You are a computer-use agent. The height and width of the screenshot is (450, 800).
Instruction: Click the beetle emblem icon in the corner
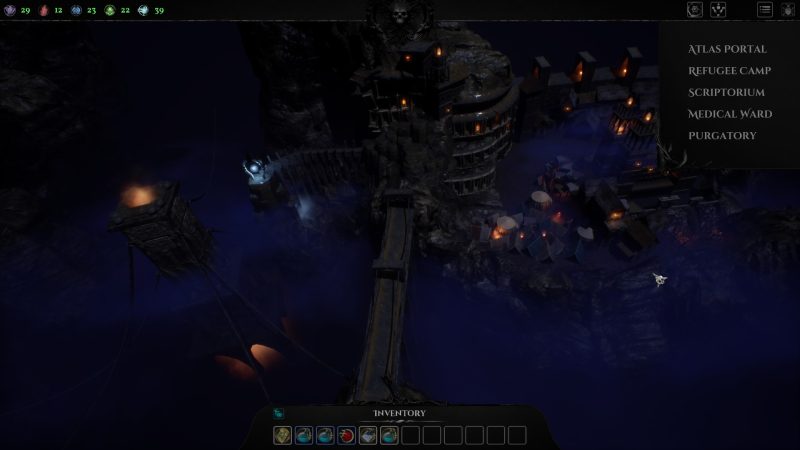(787, 10)
